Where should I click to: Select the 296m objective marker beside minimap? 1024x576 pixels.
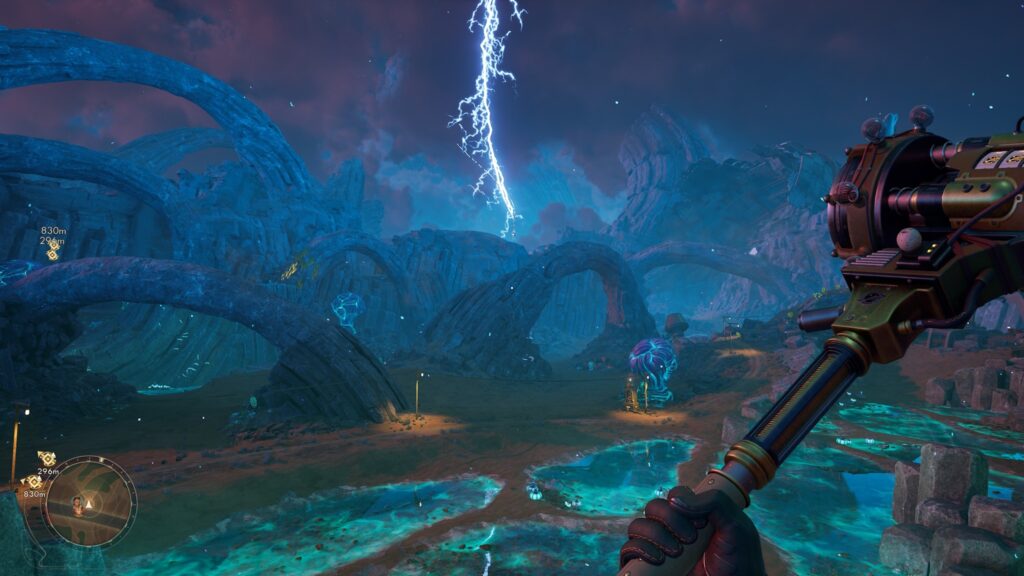[47, 458]
